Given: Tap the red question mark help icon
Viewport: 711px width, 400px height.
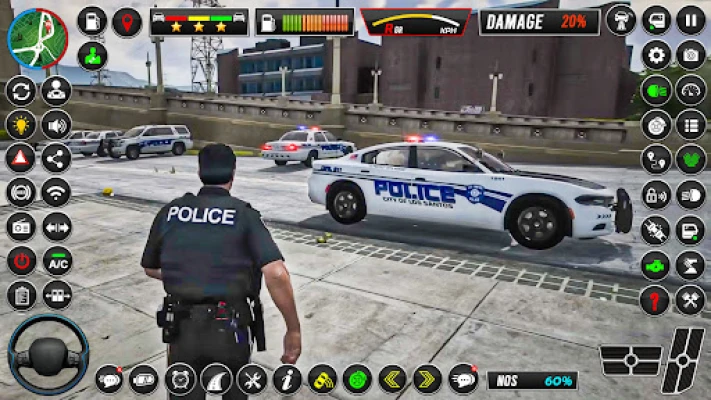Looking at the screenshot, I should click(656, 299).
